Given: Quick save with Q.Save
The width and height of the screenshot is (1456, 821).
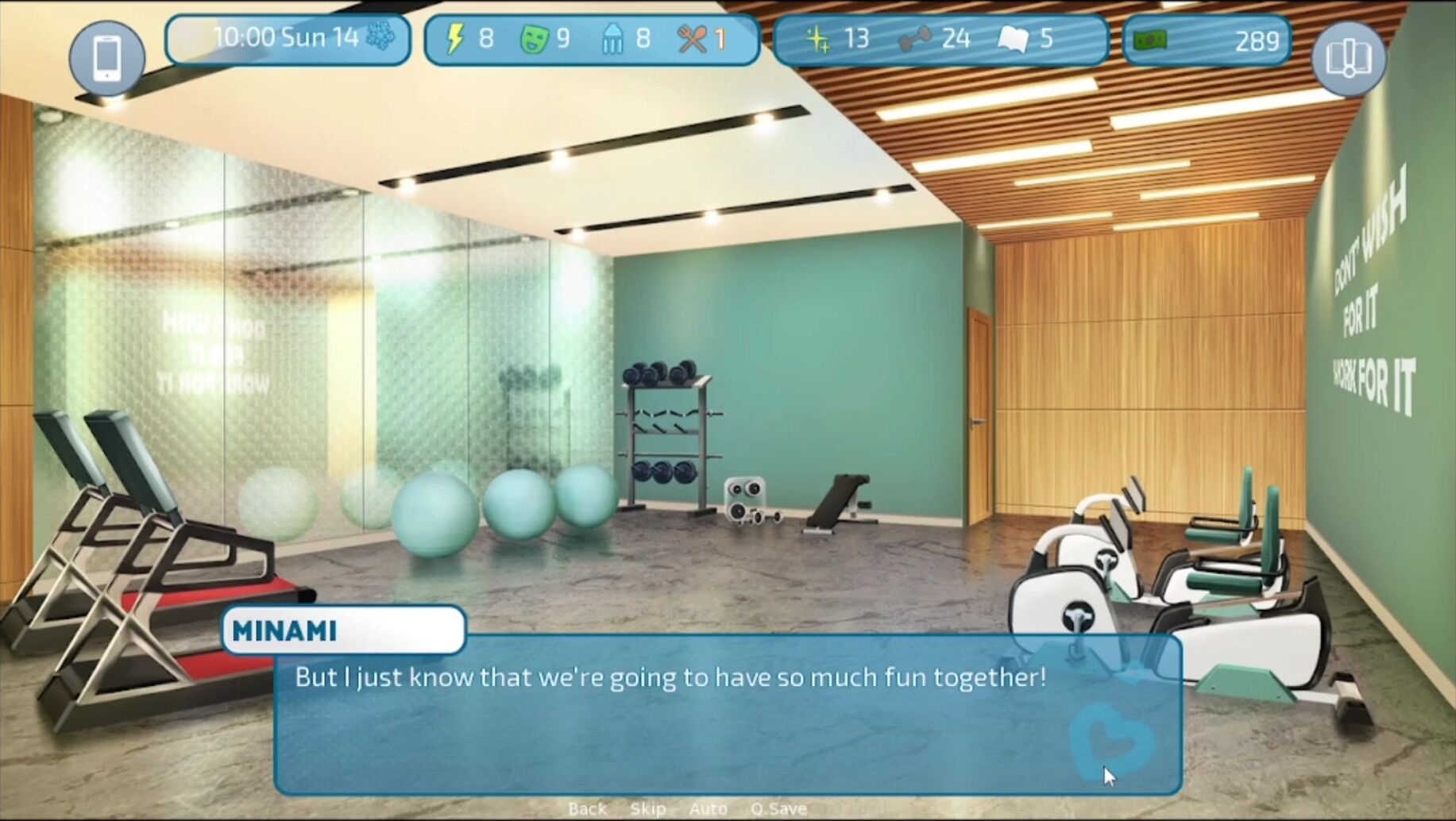Looking at the screenshot, I should point(778,808).
